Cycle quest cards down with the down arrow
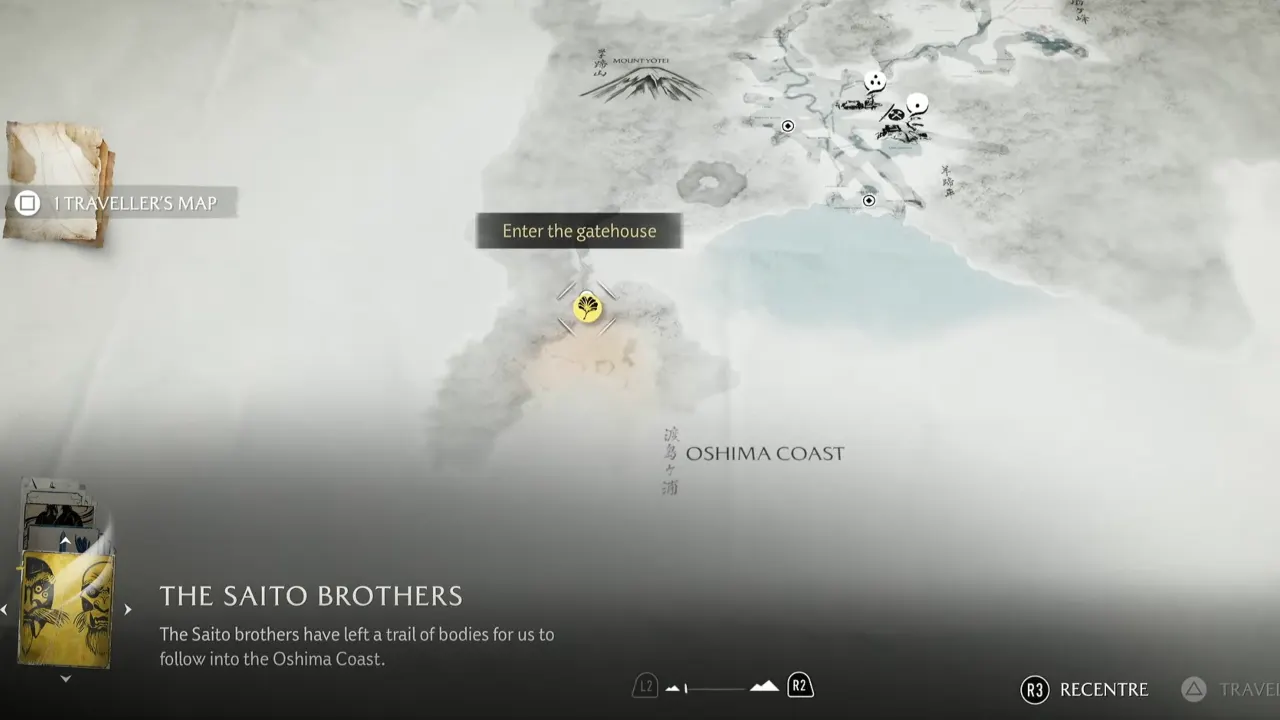This screenshot has height=720, width=1280. pos(65,678)
